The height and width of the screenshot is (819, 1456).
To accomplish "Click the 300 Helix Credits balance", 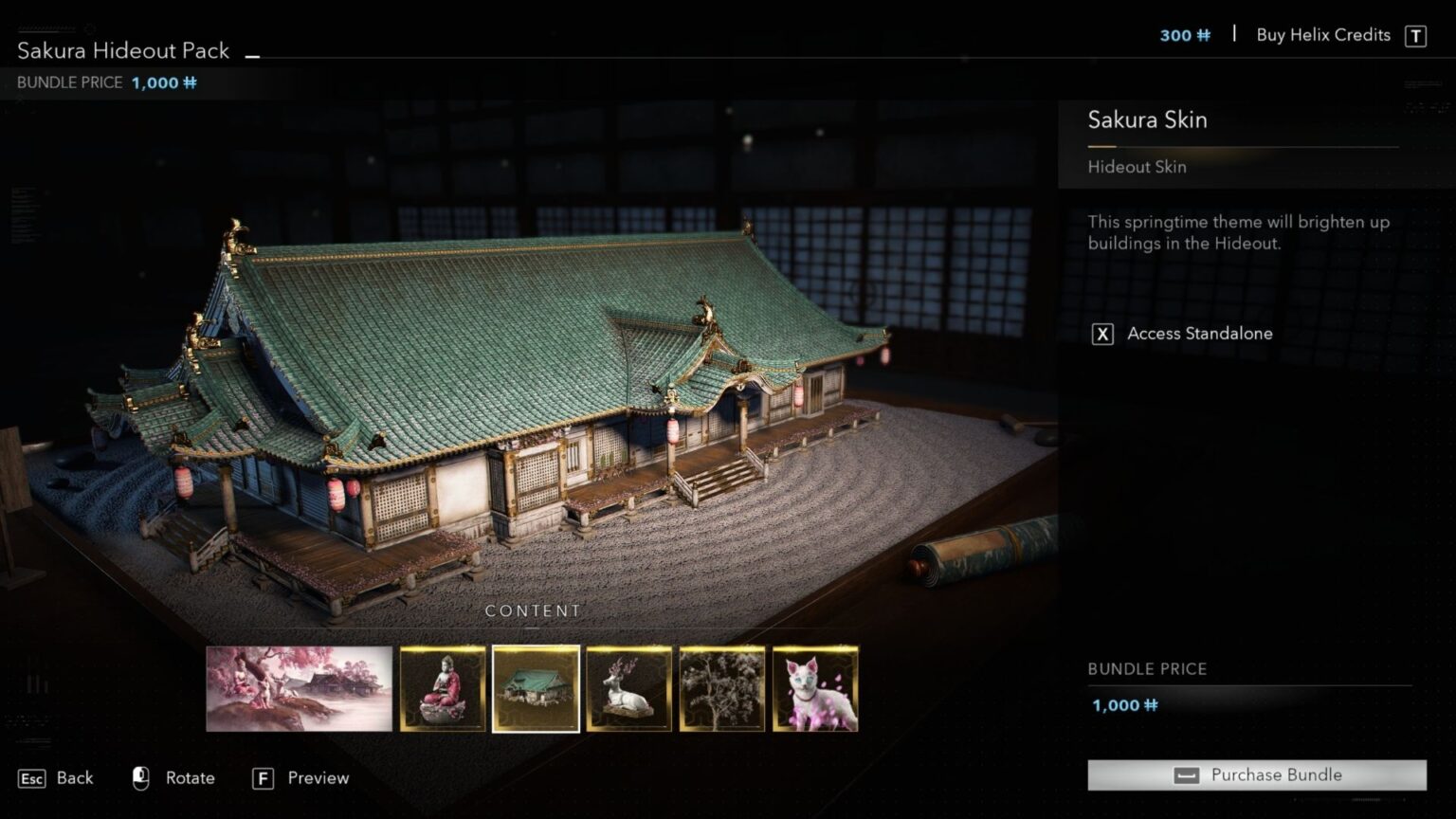I will 1177,35.
